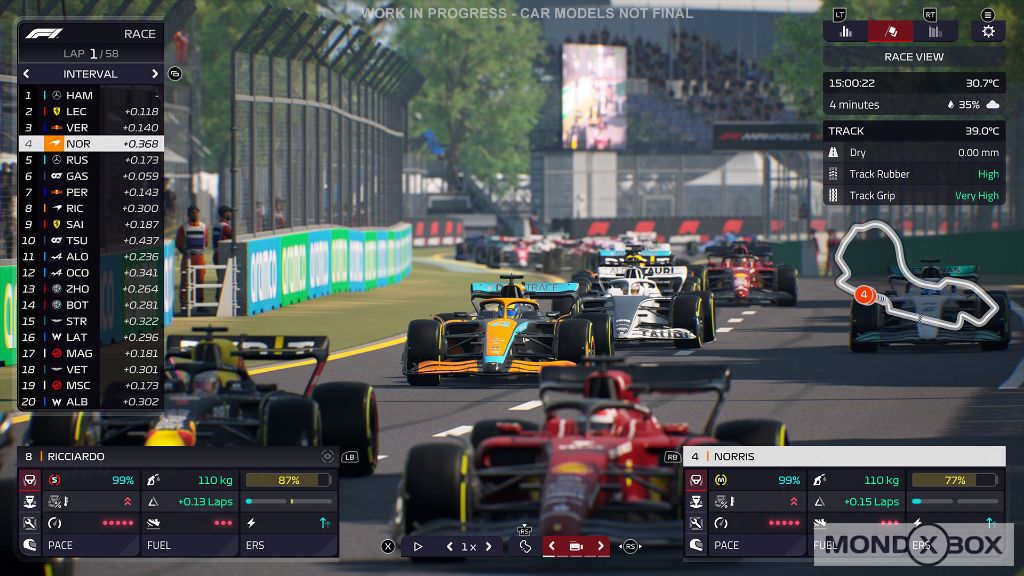Screen dimensions: 1024x576
Task: Play the race simulation
Action: pos(418,547)
